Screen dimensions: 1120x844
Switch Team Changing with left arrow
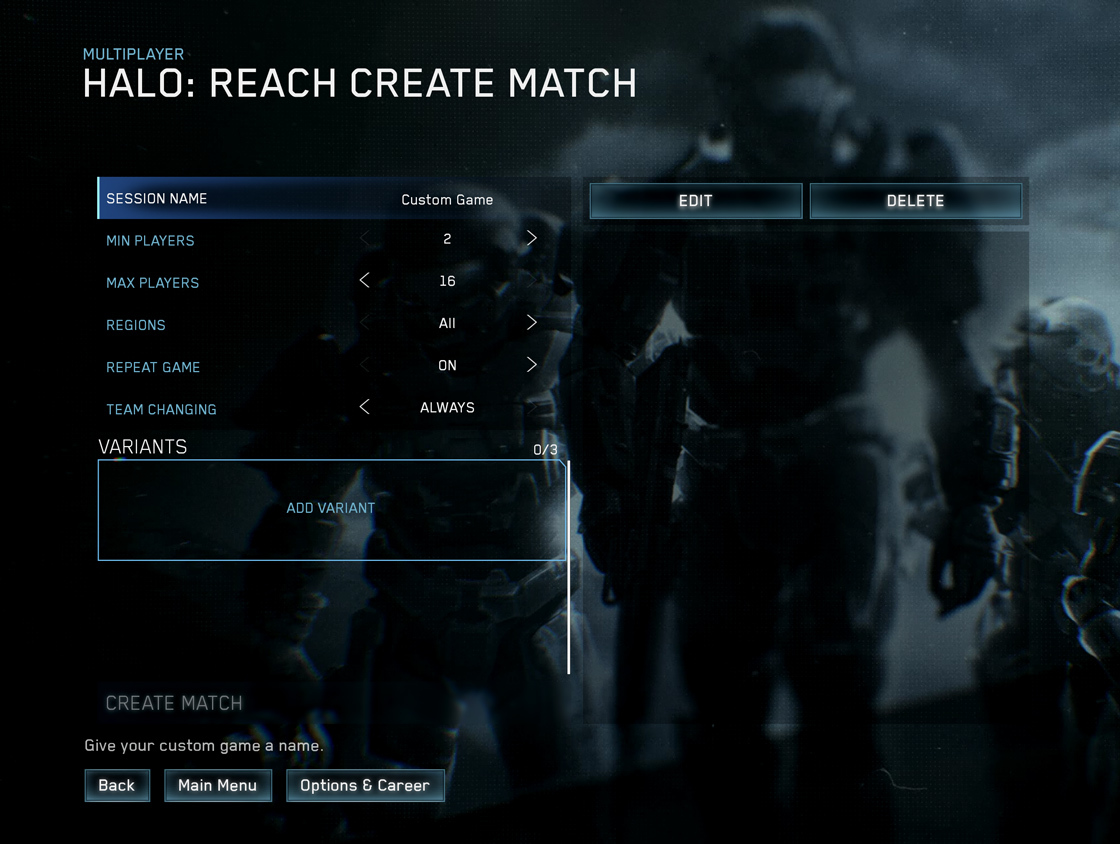coord(364,407)
